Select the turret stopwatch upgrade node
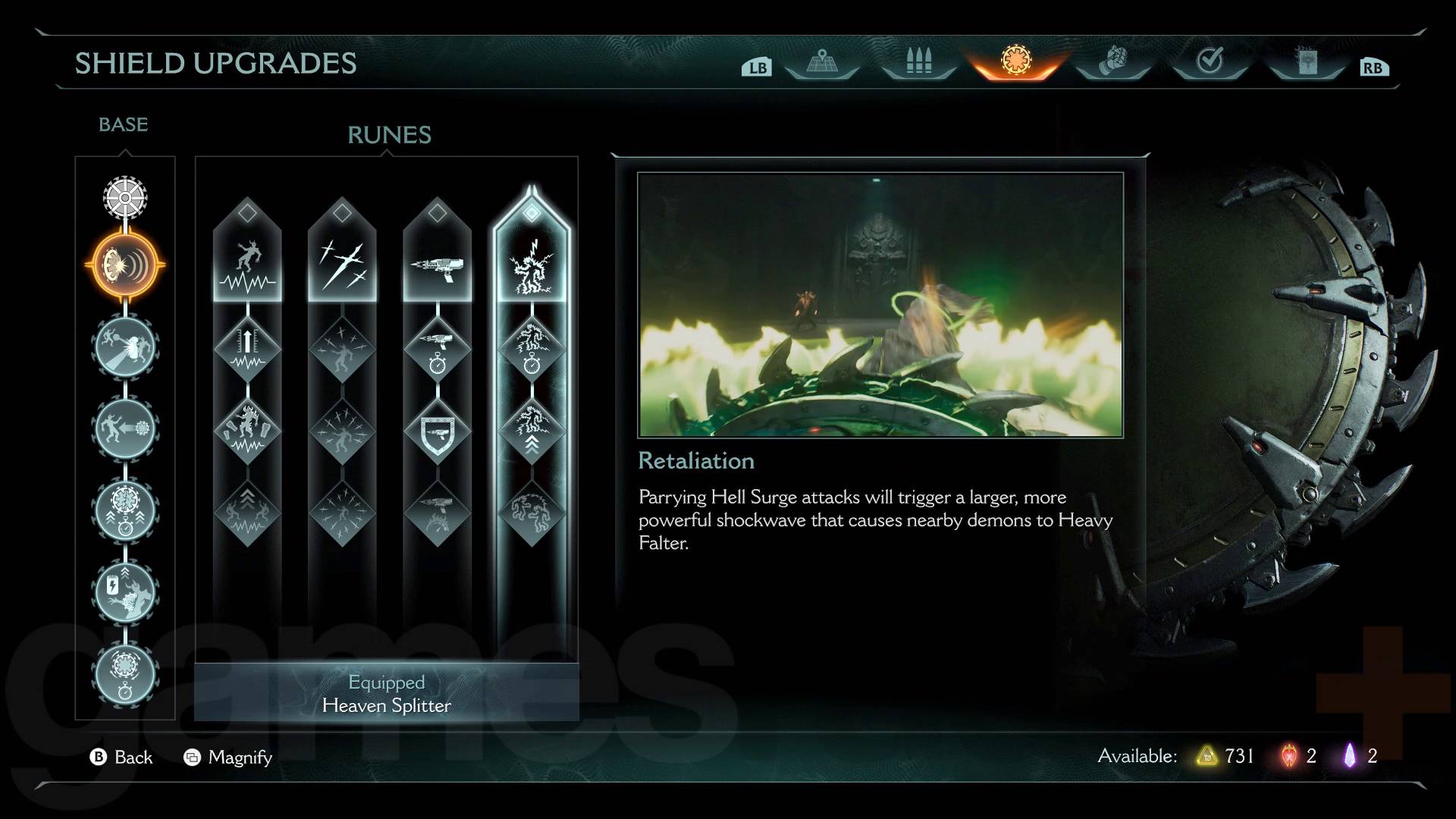The height and width of the screenshot is (819, 1456). (x=437, y=349)
